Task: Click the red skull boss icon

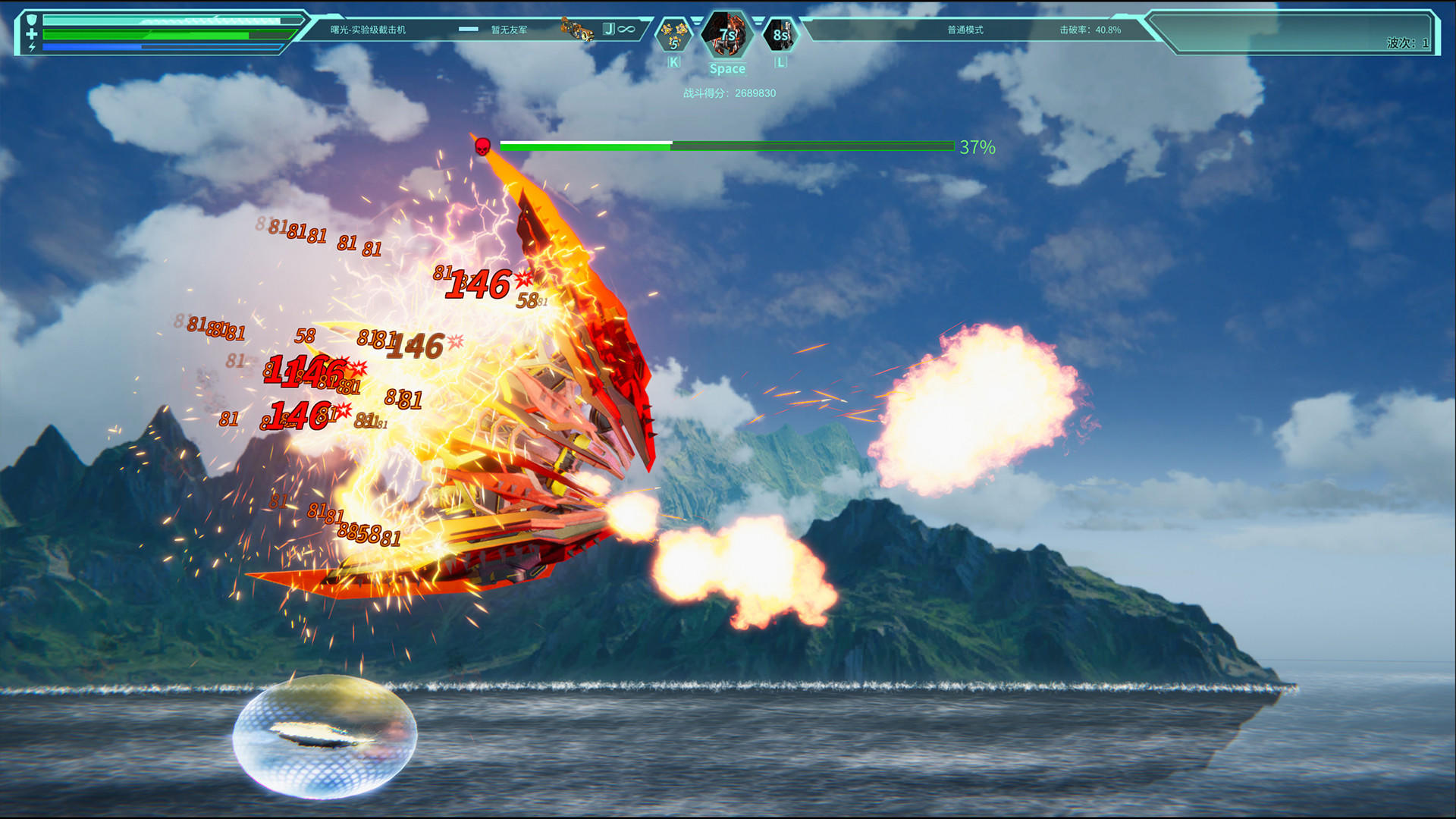Action: click(x=481, y=147)
